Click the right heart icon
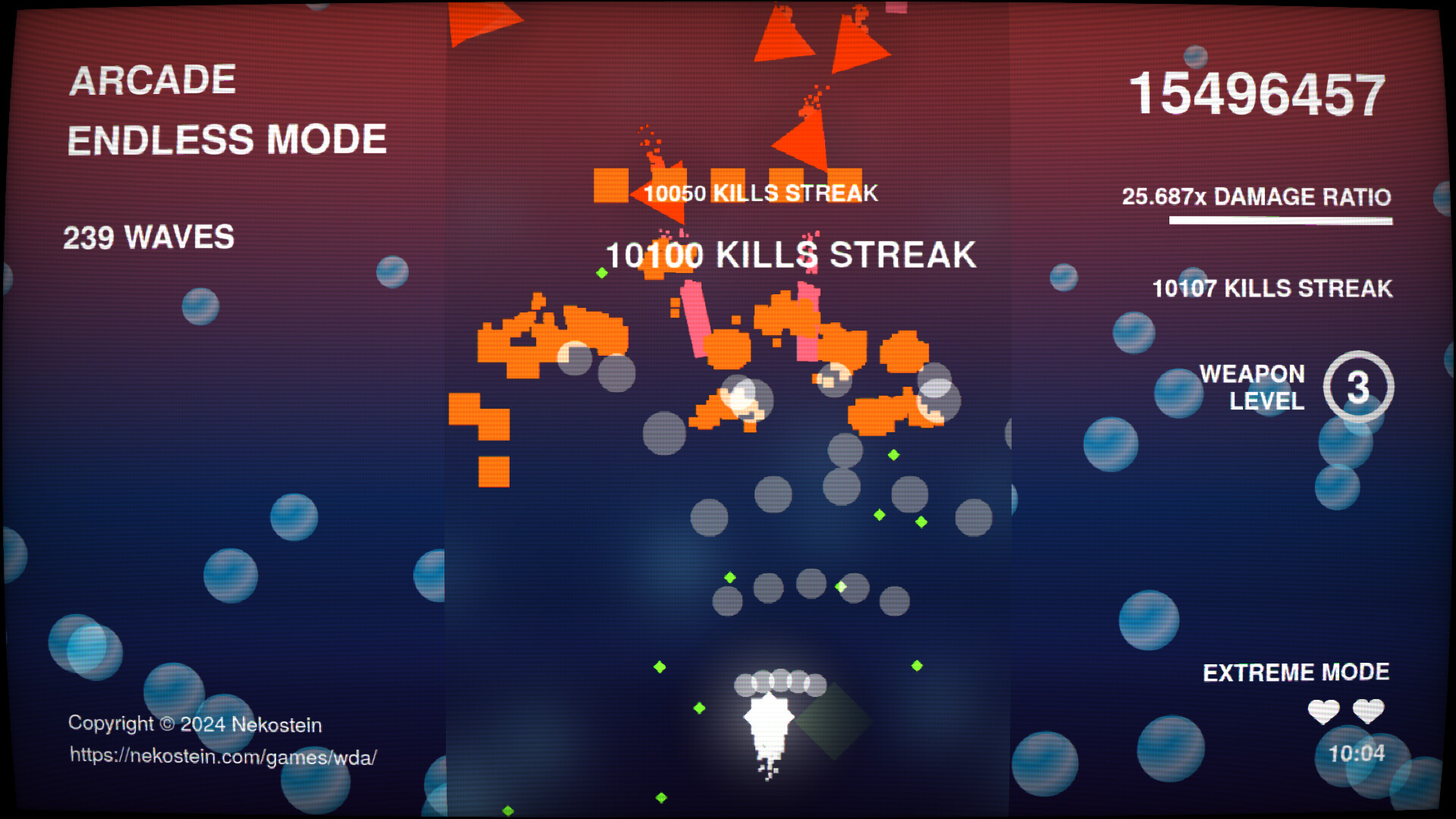 tap(1370, 711)
